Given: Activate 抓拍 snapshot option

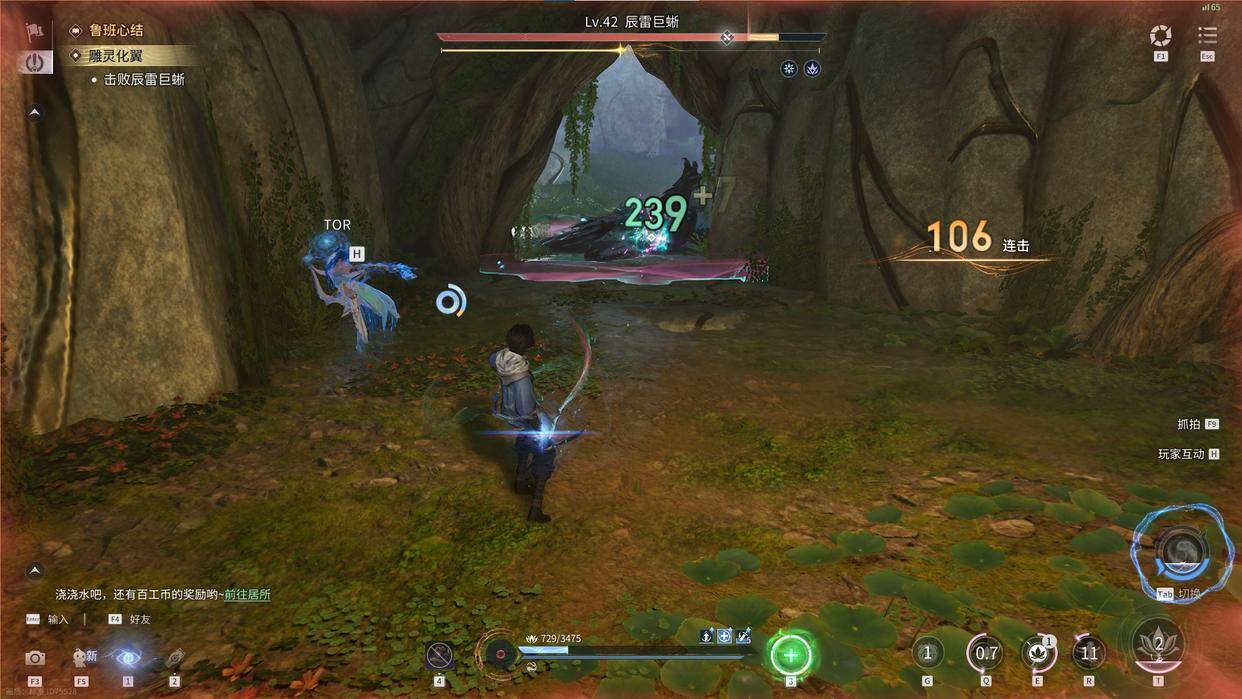Looking at the screenshot, I should click(x=1188, y=424).
